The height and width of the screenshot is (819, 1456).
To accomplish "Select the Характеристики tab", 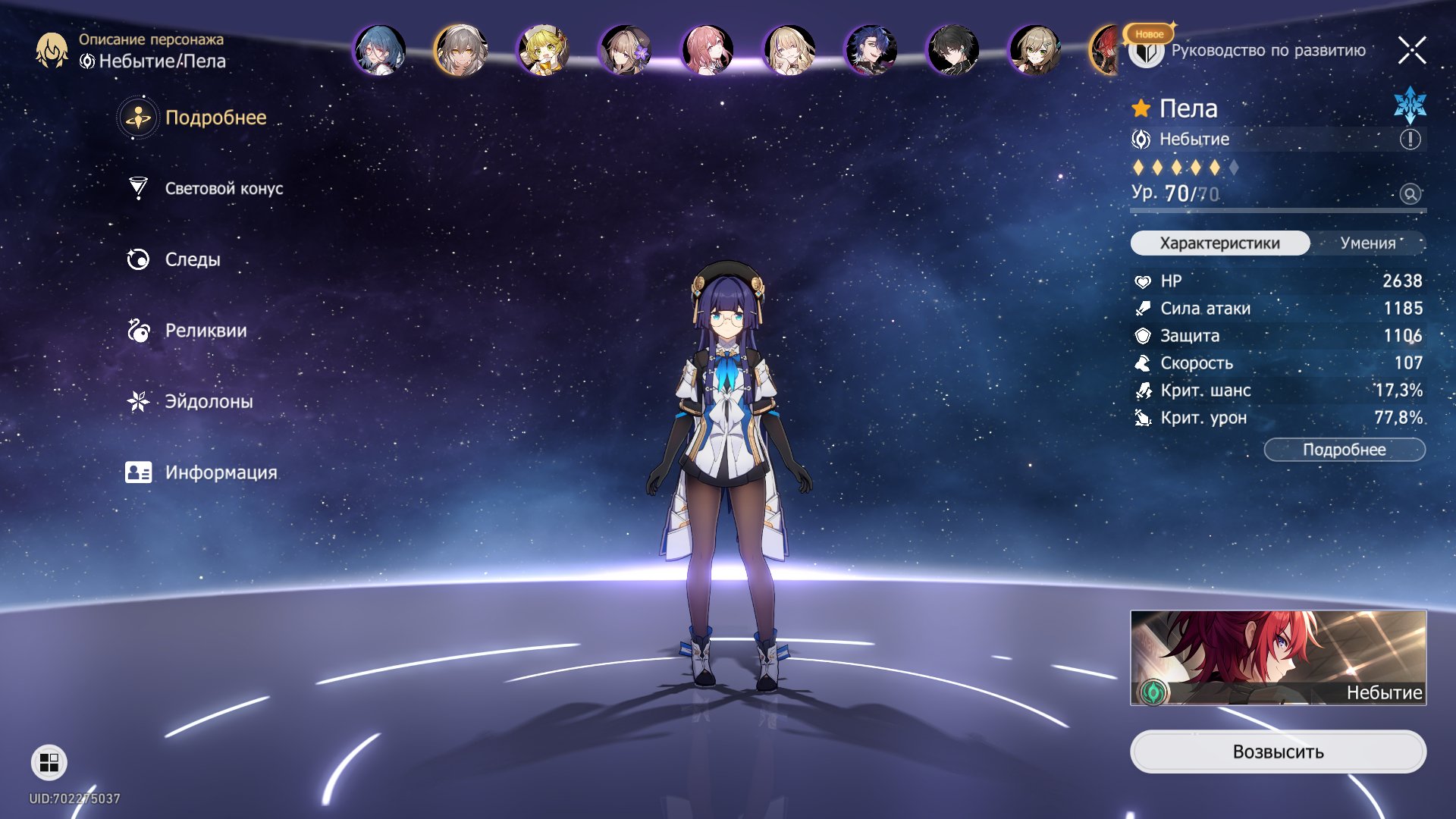I will (x=1219, y=243).
